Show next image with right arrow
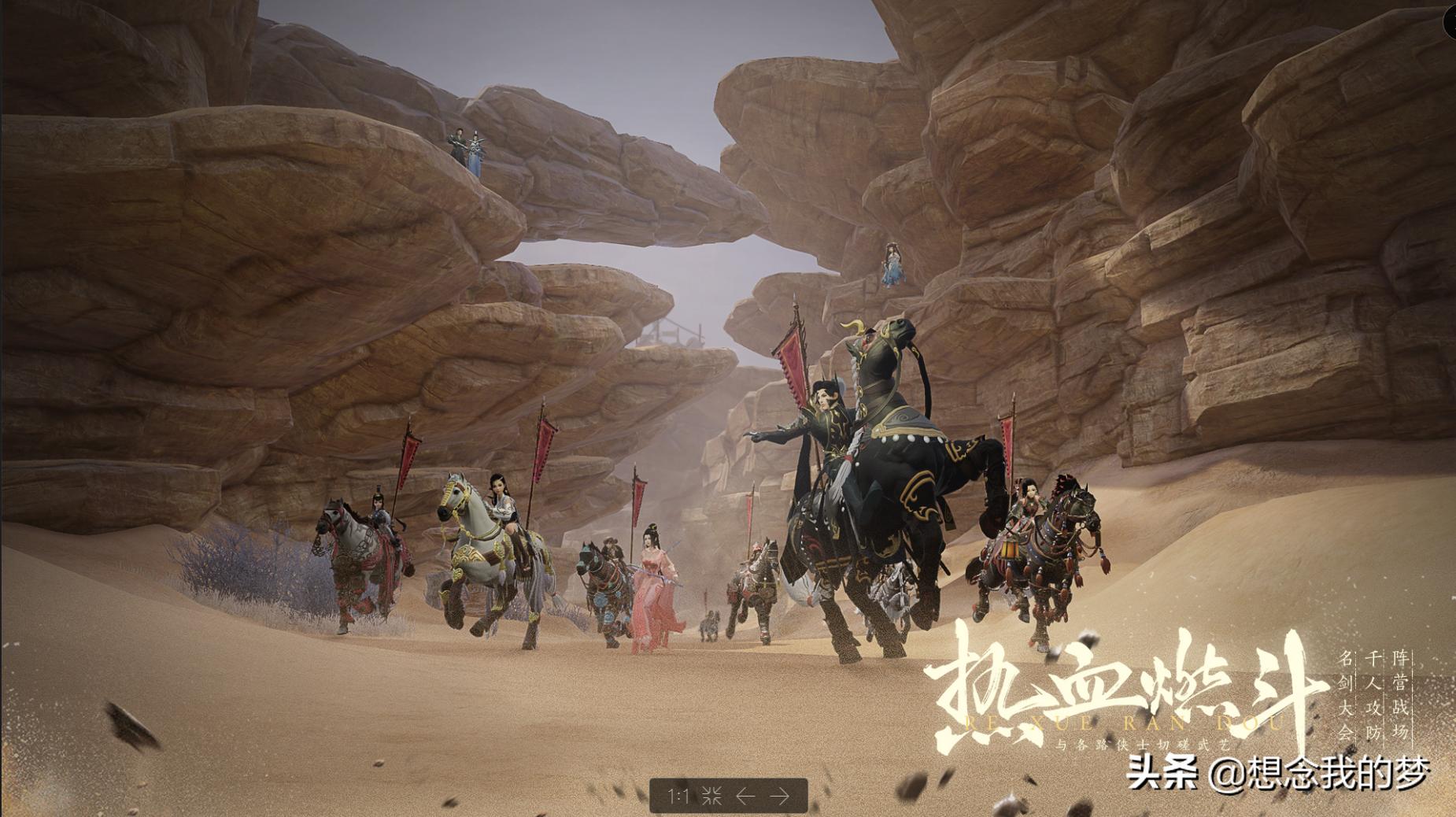Screen dimensions: 1456x817 pos(779,796)
